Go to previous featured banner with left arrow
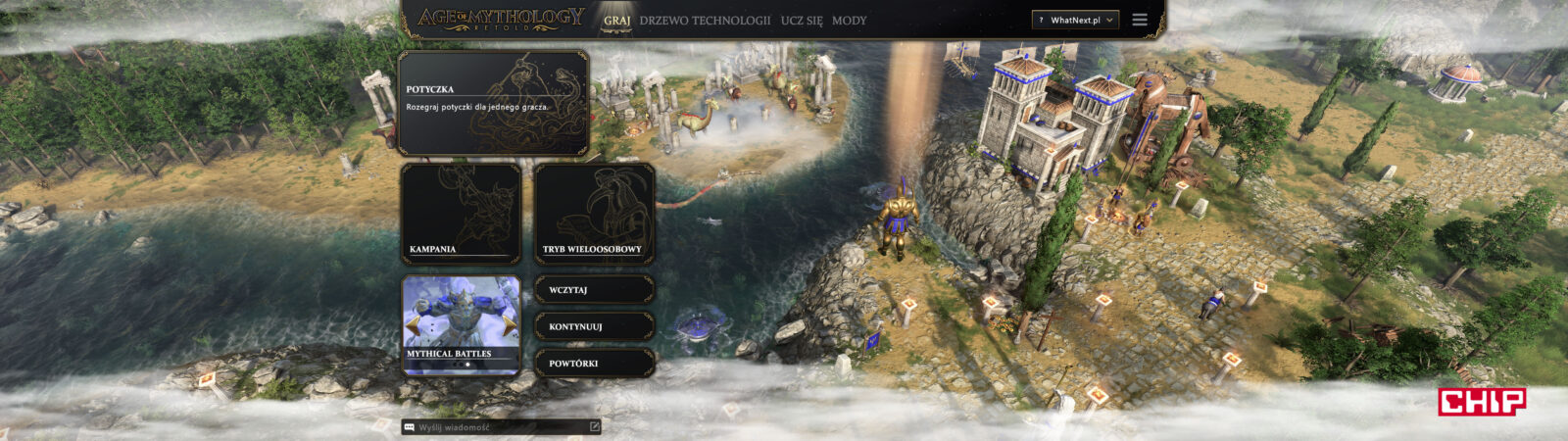 coord(412,326)
